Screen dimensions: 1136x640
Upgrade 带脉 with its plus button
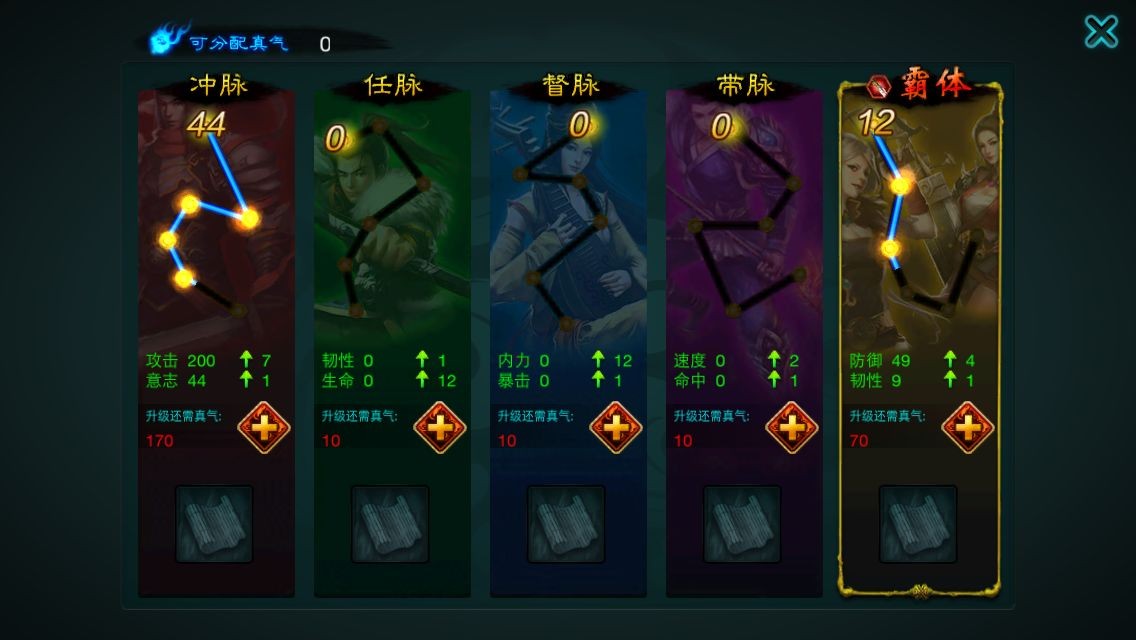pos(792,428)
